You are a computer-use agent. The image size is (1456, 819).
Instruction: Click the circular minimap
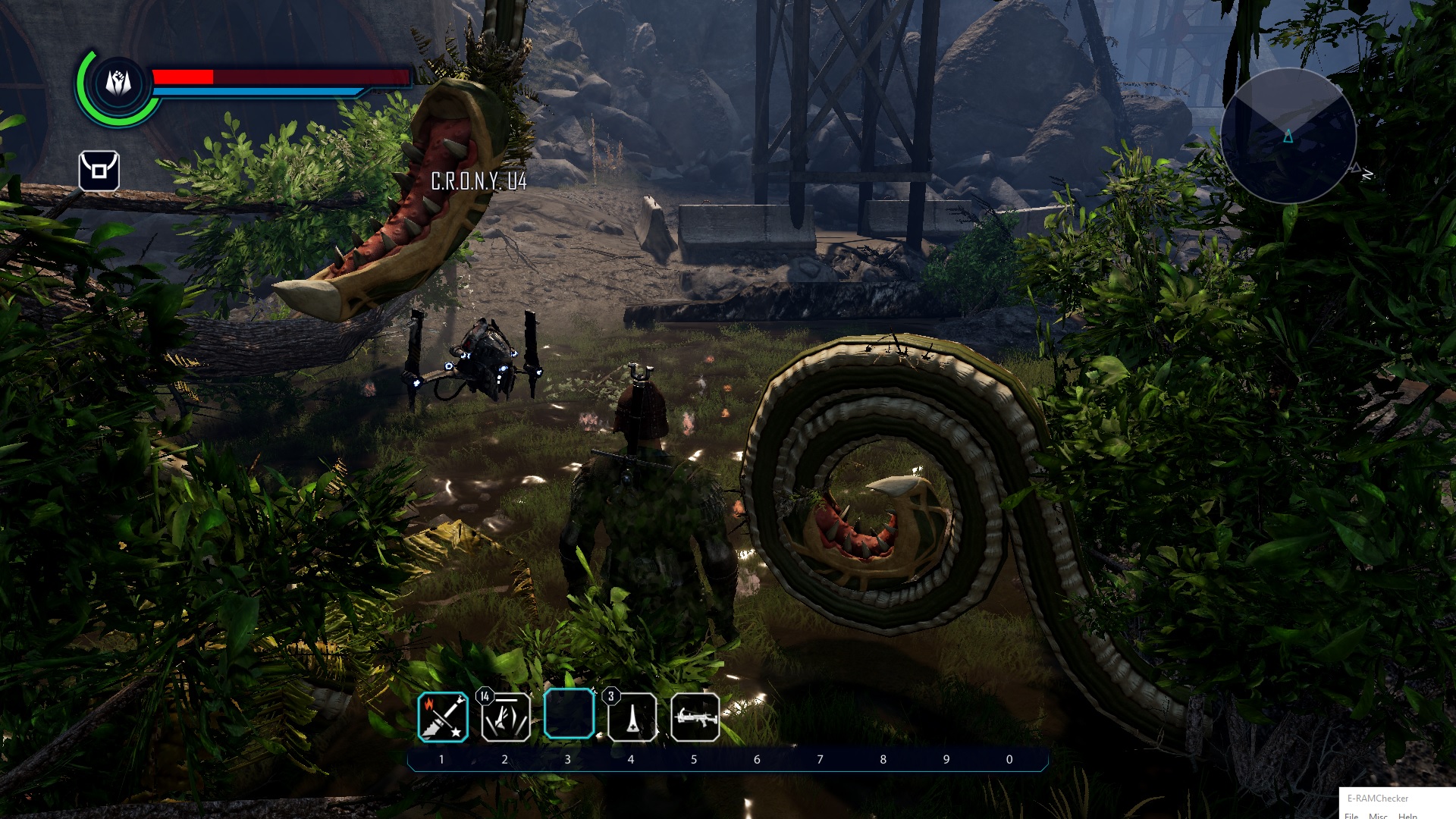(x=1288, y=136)
